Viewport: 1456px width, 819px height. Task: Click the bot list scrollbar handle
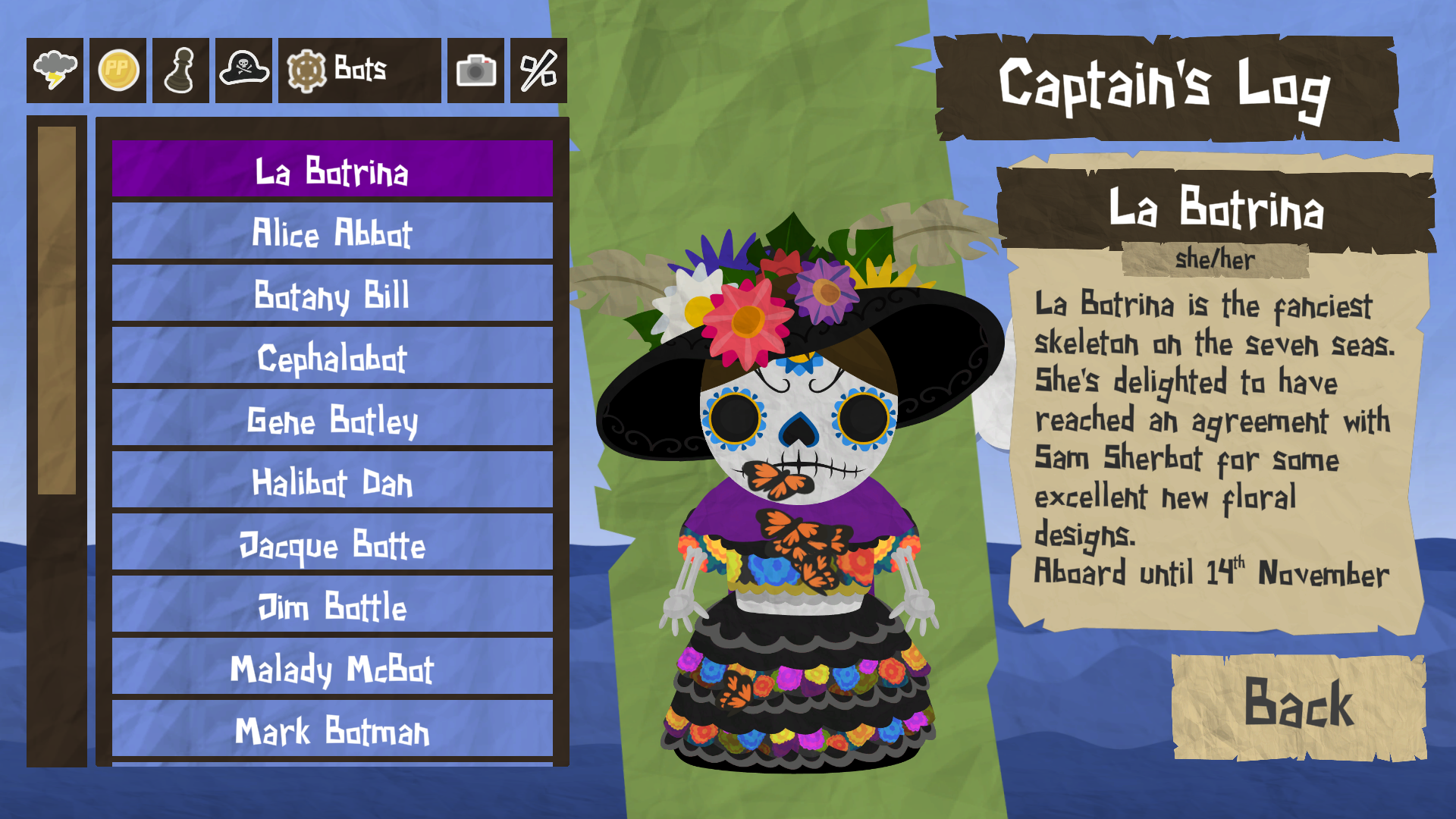(57, 310)
